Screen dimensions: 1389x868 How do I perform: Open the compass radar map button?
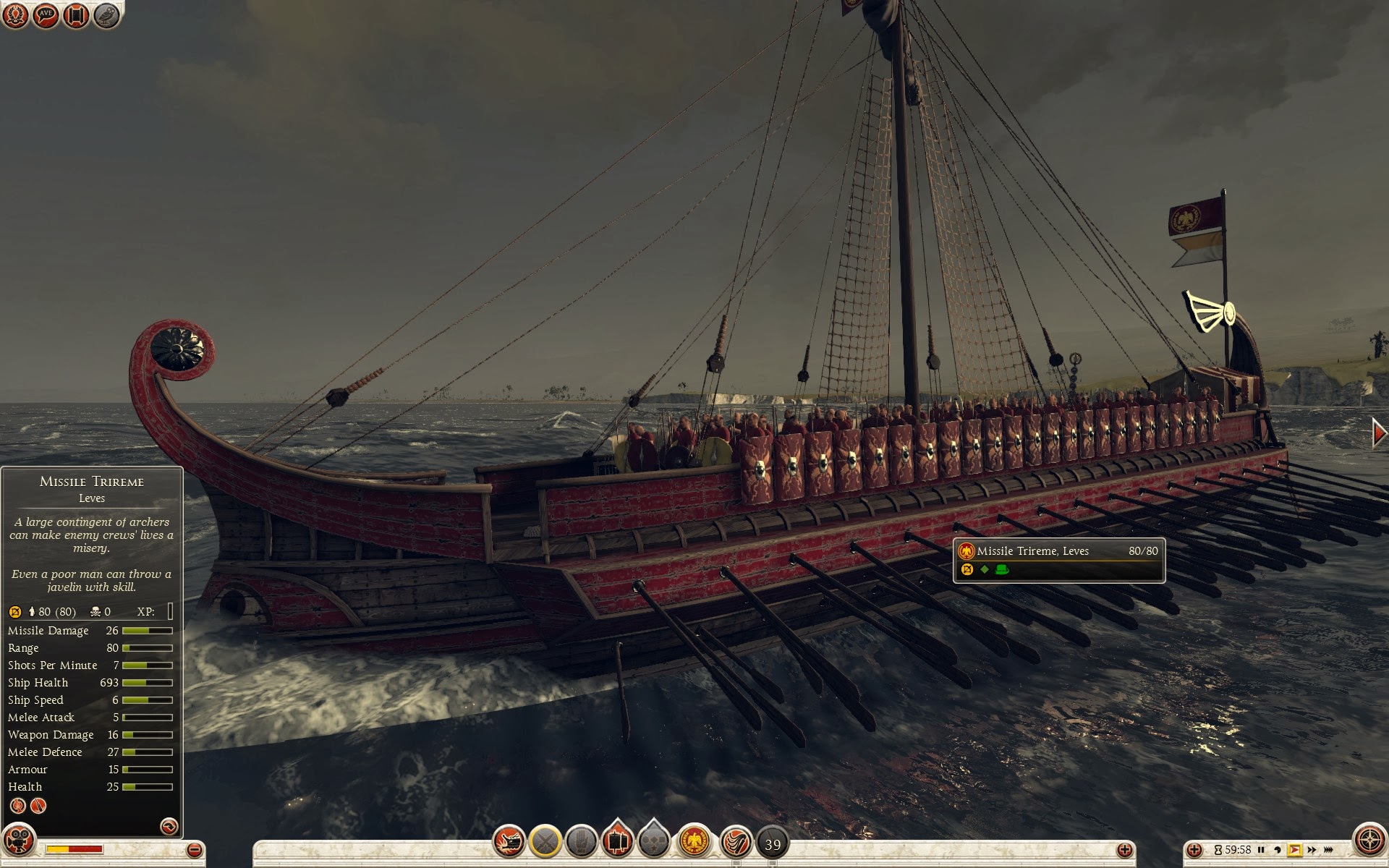point(1369,841)
